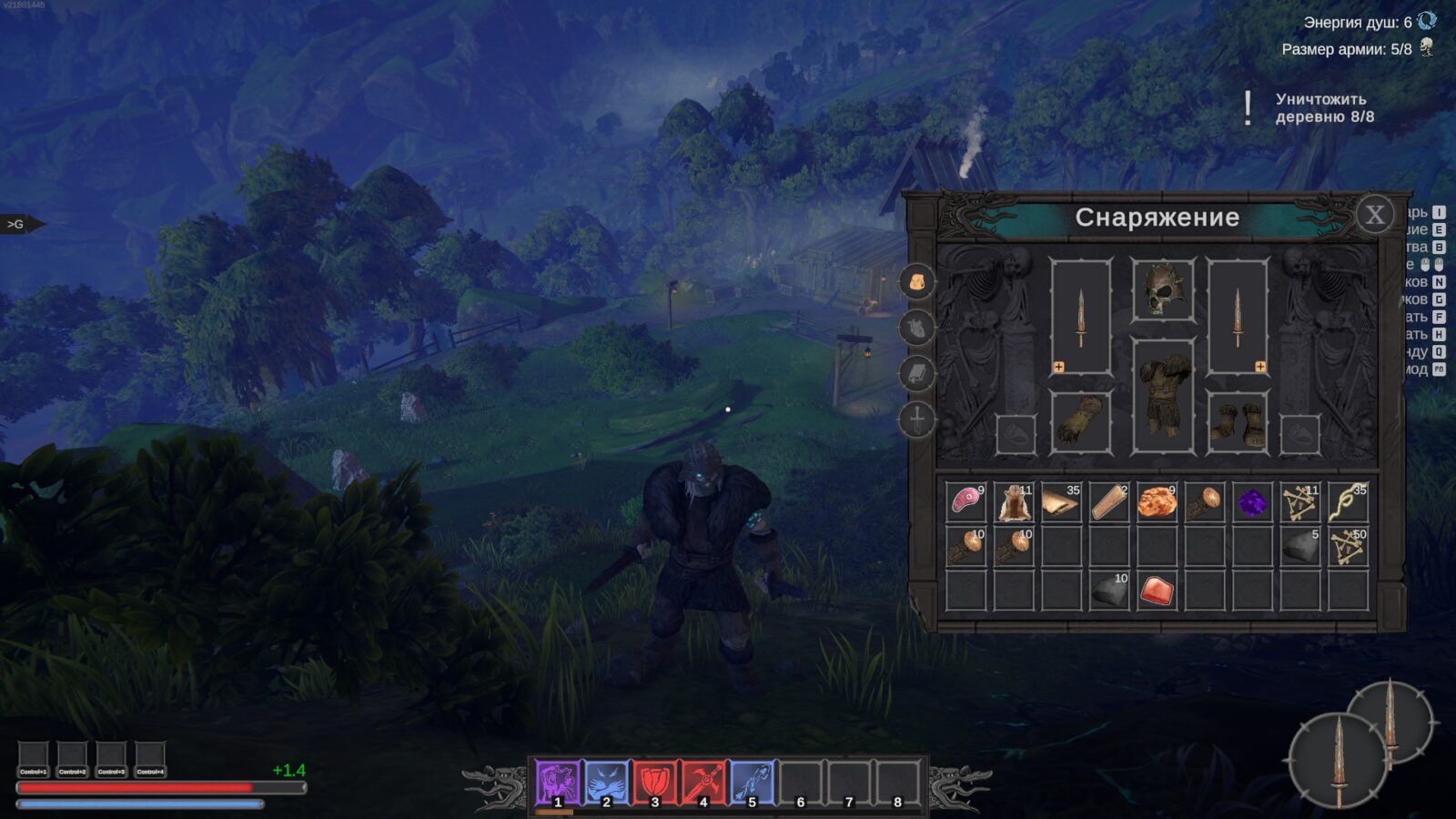Activate the broken shield ability

coord(654,783)
